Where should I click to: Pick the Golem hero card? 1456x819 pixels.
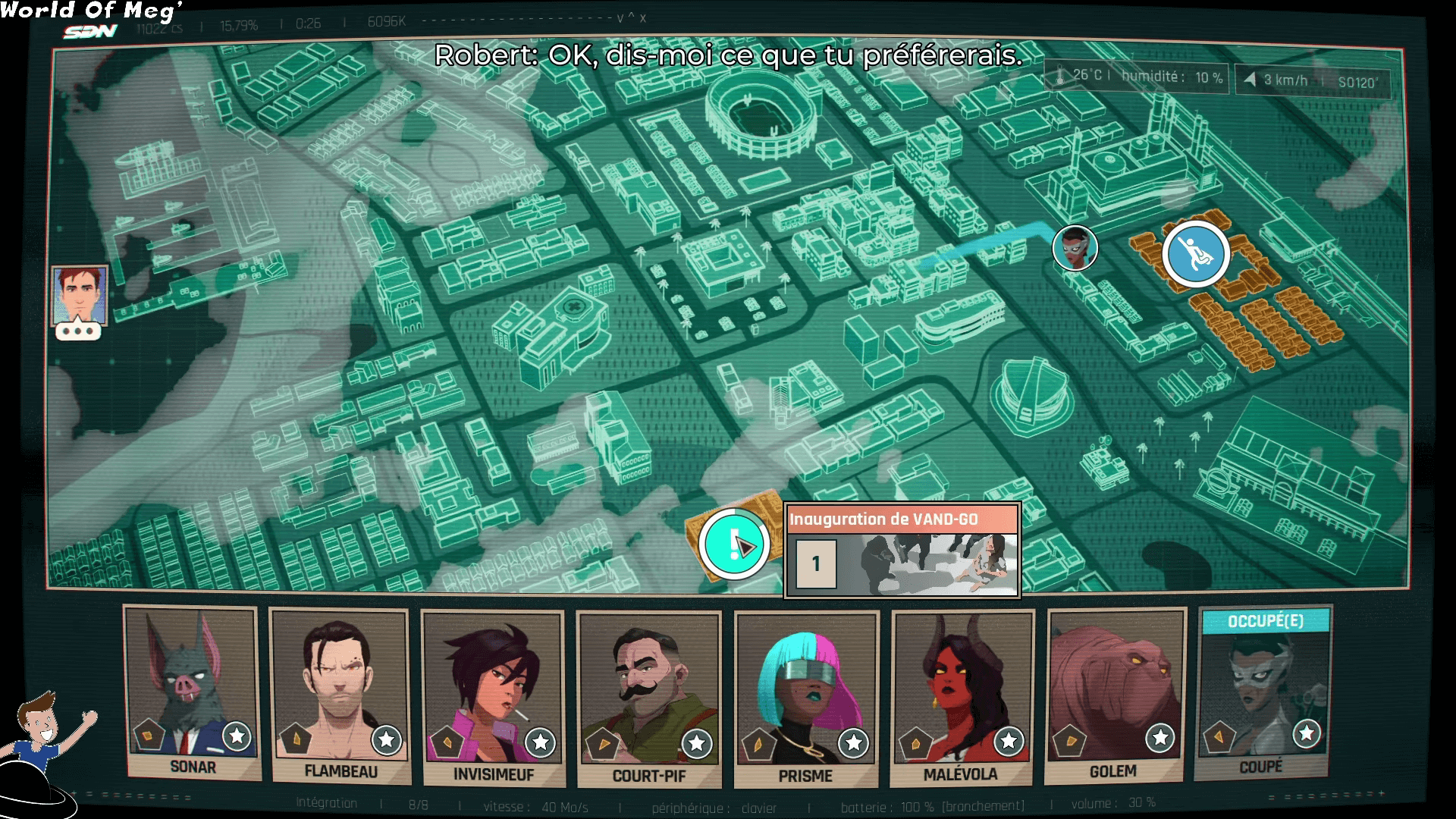tap(1113, 694)
